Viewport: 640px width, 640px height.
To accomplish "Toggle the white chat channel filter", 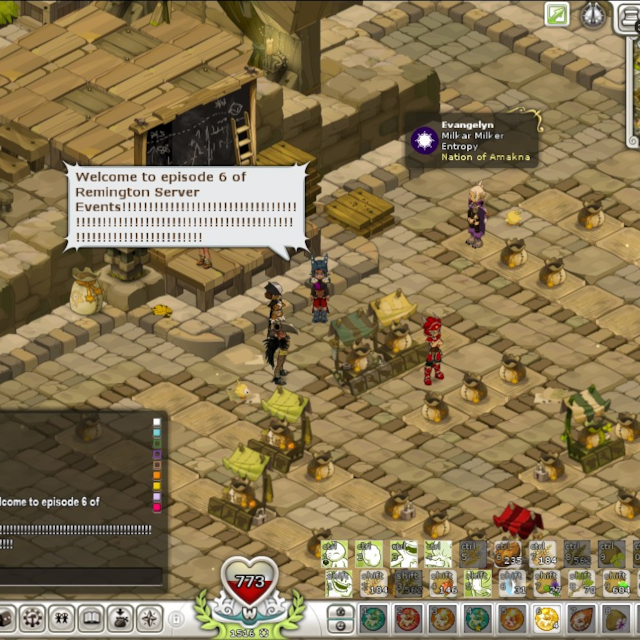I will 156,423.
